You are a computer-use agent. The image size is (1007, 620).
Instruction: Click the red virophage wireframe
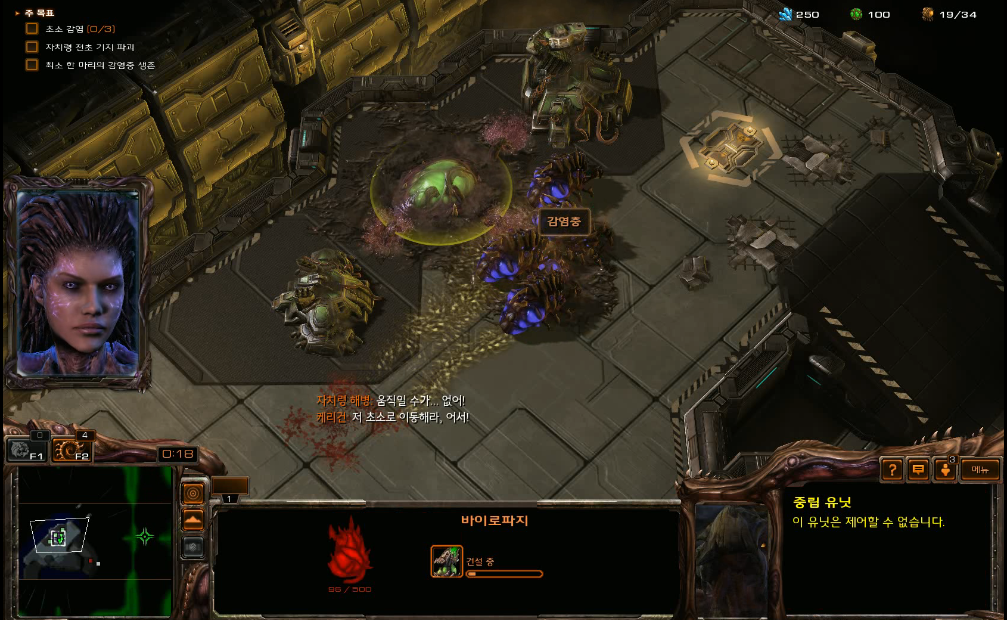point(350,548)
